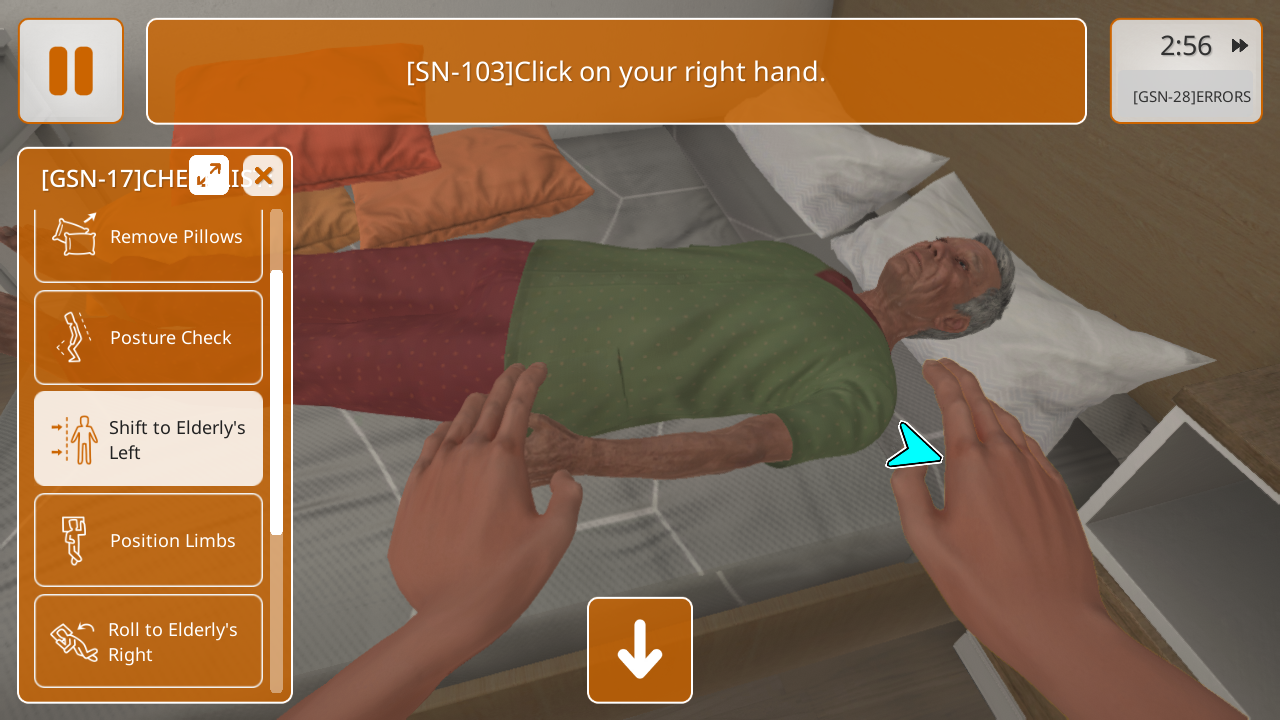The height and width of the screenshot is (720, 1280).
Task: Fast-forward the timer
Action: point(1240,46)
